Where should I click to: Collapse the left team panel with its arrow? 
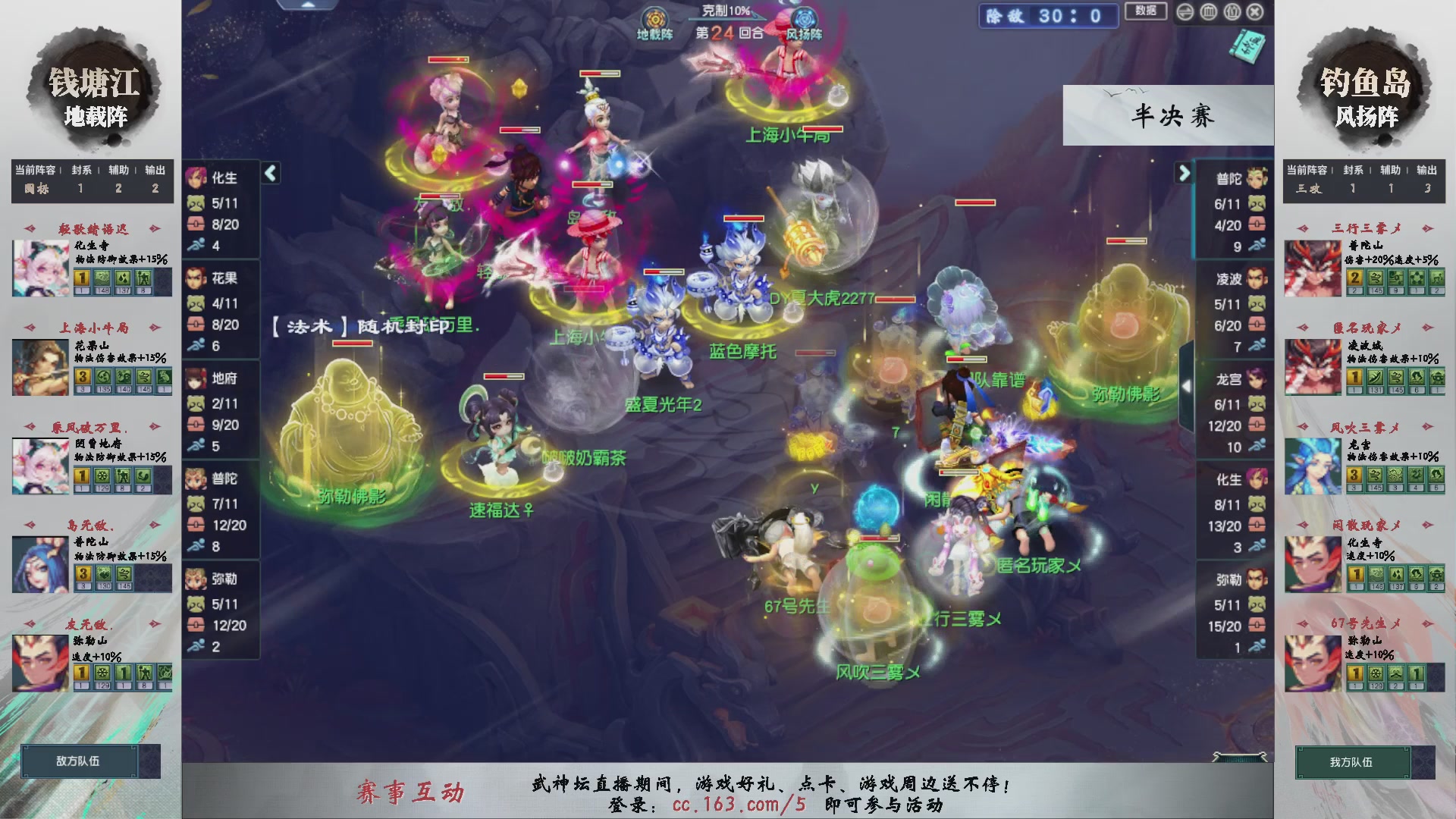[269, 173]
